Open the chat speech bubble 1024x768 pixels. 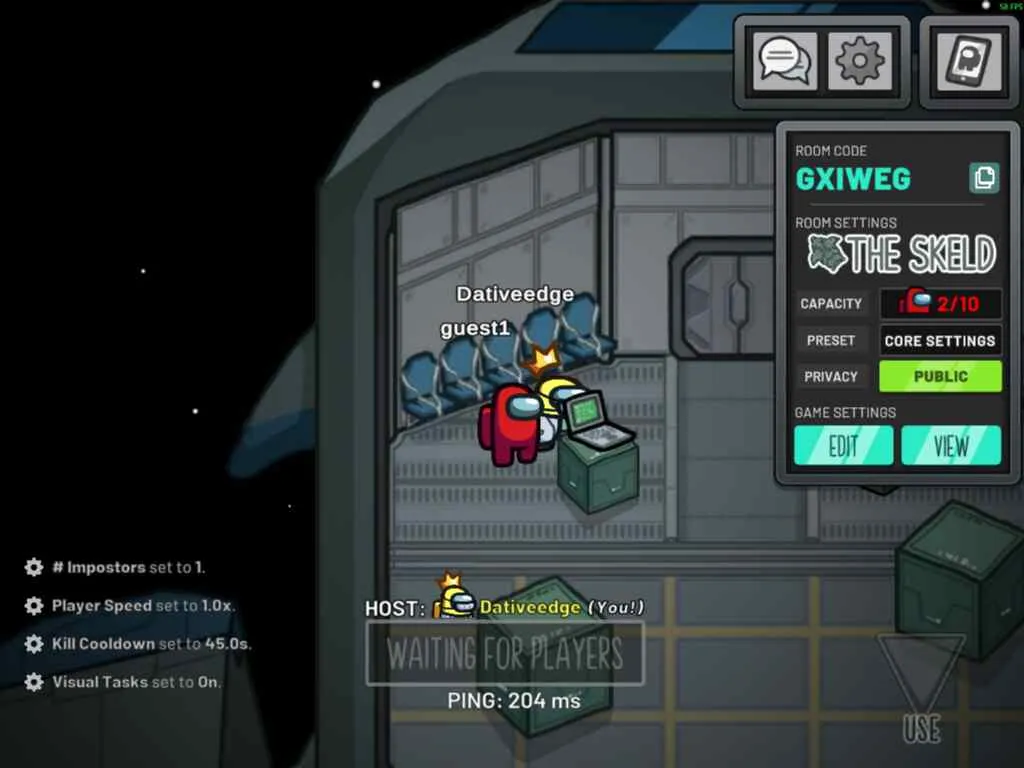point(784,62)
